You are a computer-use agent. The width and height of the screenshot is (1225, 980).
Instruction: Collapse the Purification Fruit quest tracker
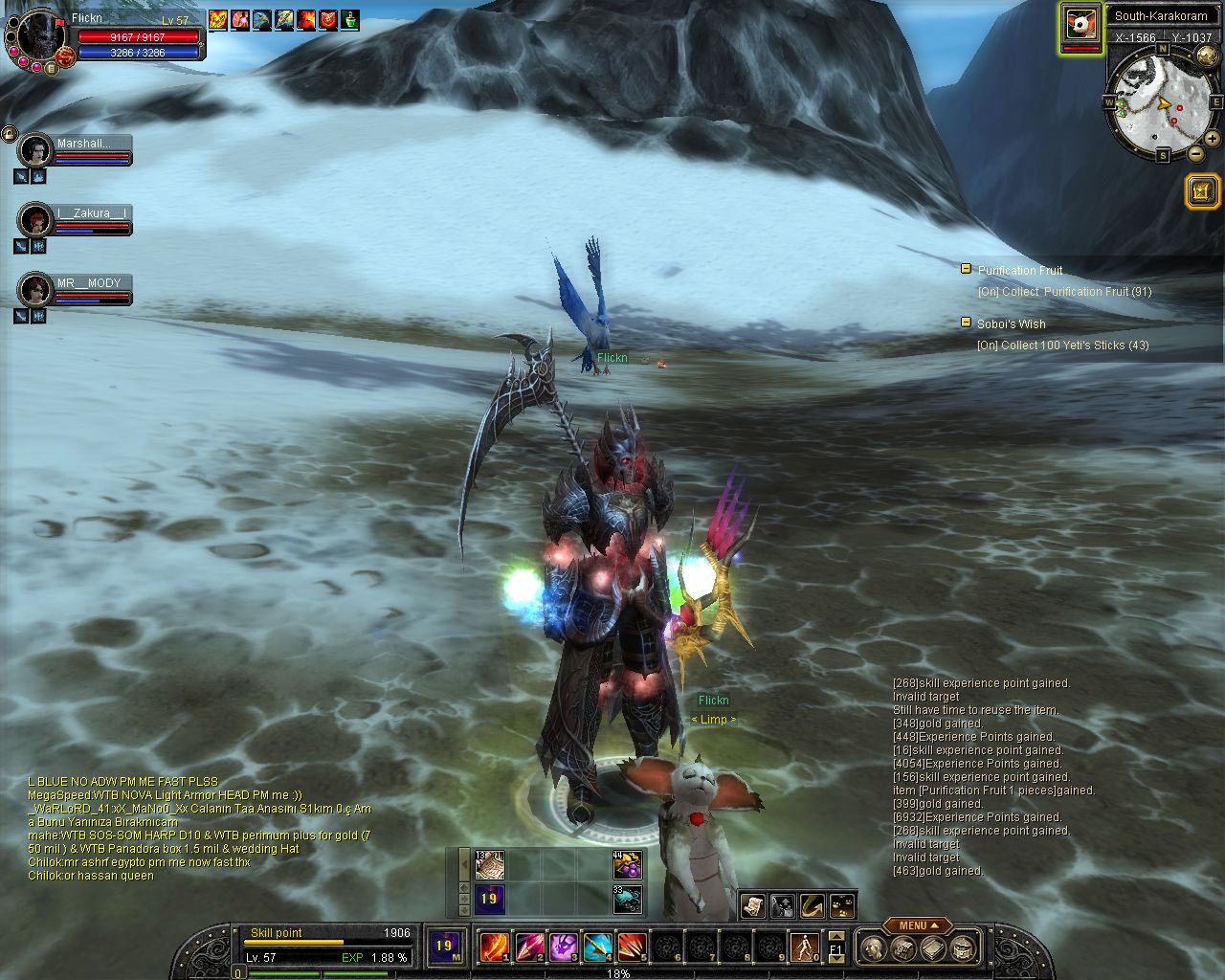pos(966,269)
